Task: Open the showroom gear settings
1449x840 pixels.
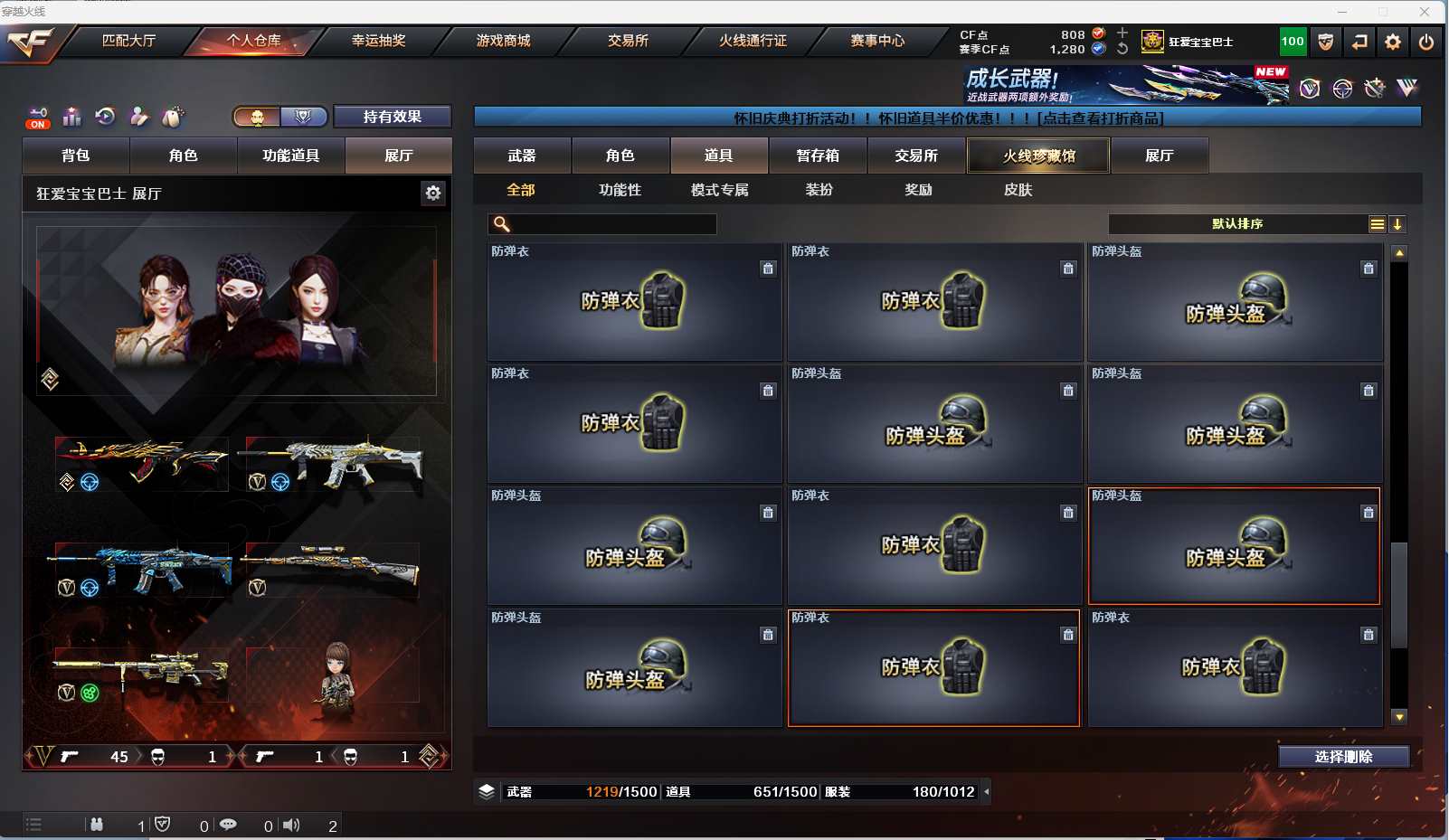Action: pyautogui.click(x=433, y=193)
